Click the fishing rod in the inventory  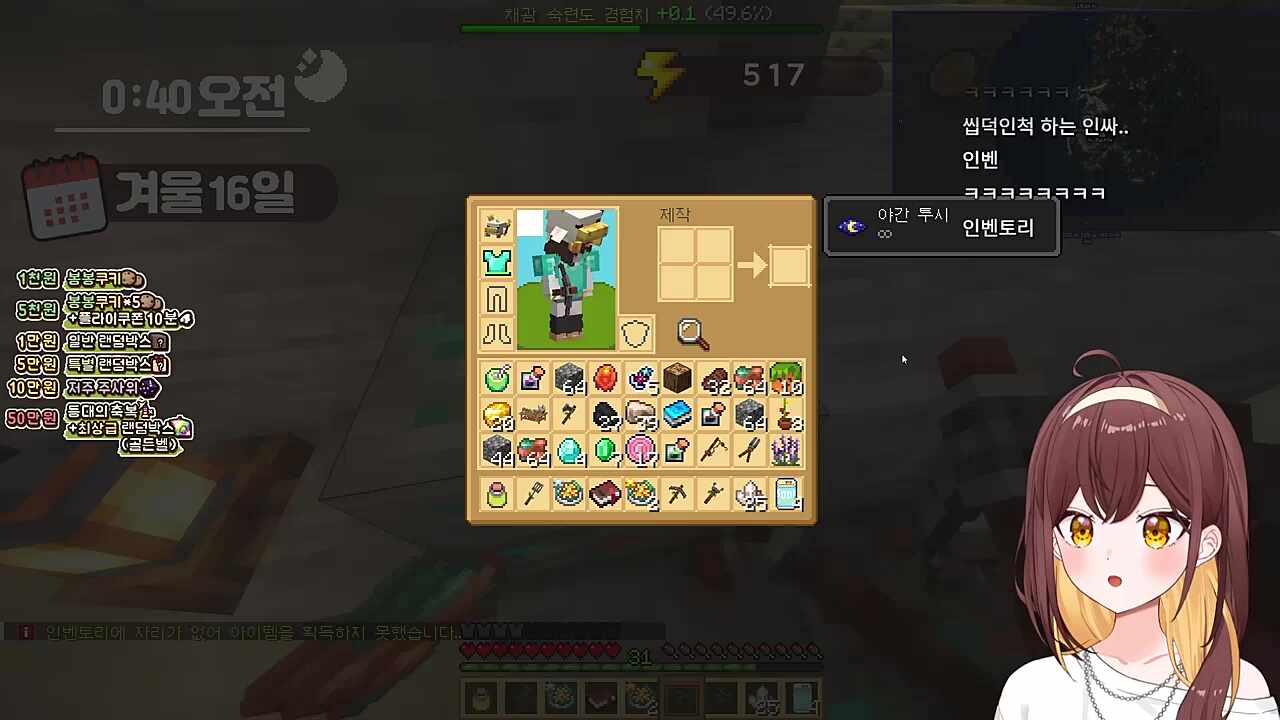(x=714, y=452)
